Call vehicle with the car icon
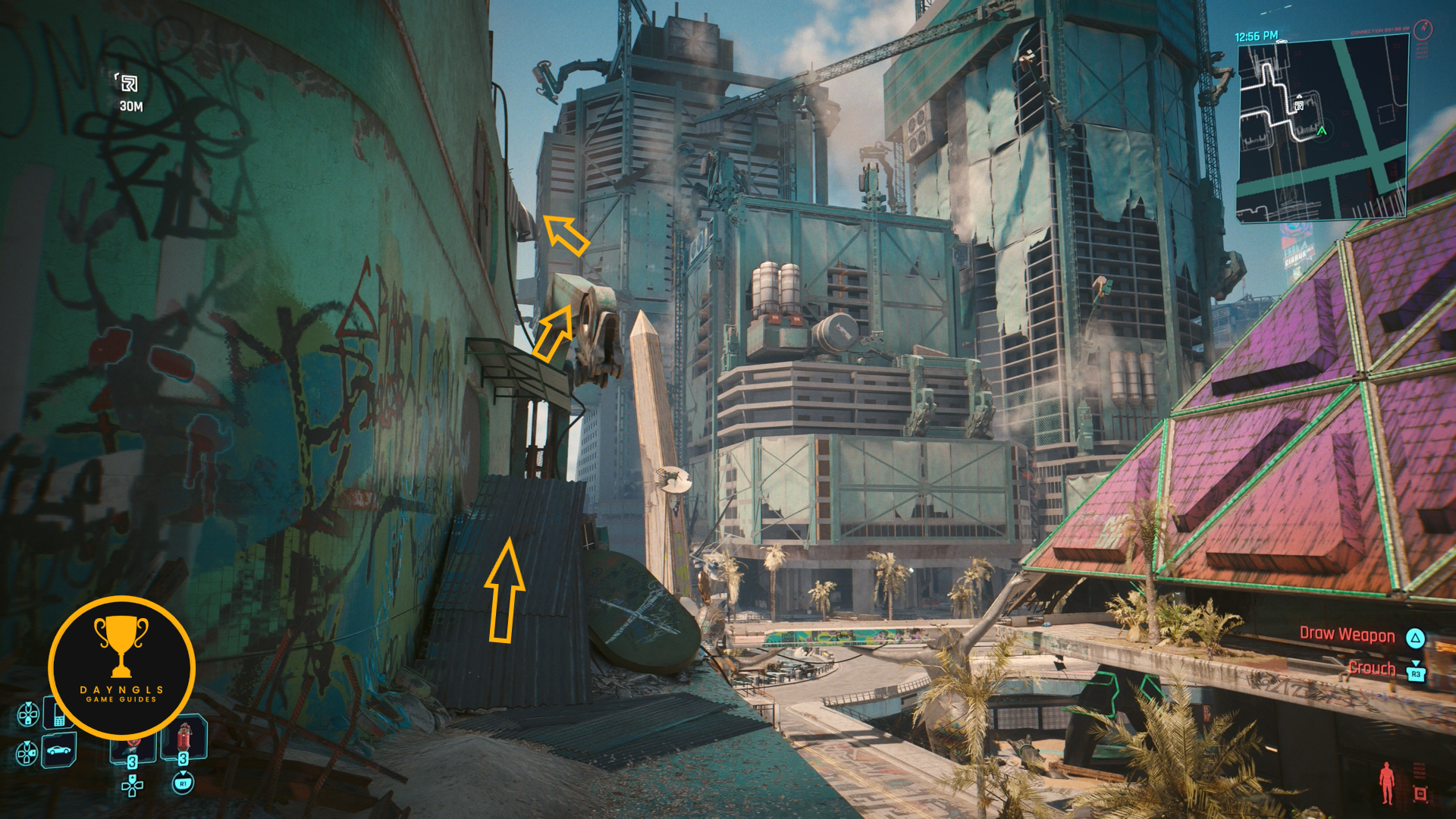Image resolution: width=1456 pixels, height=819 pixels. (x=58, y=751)
